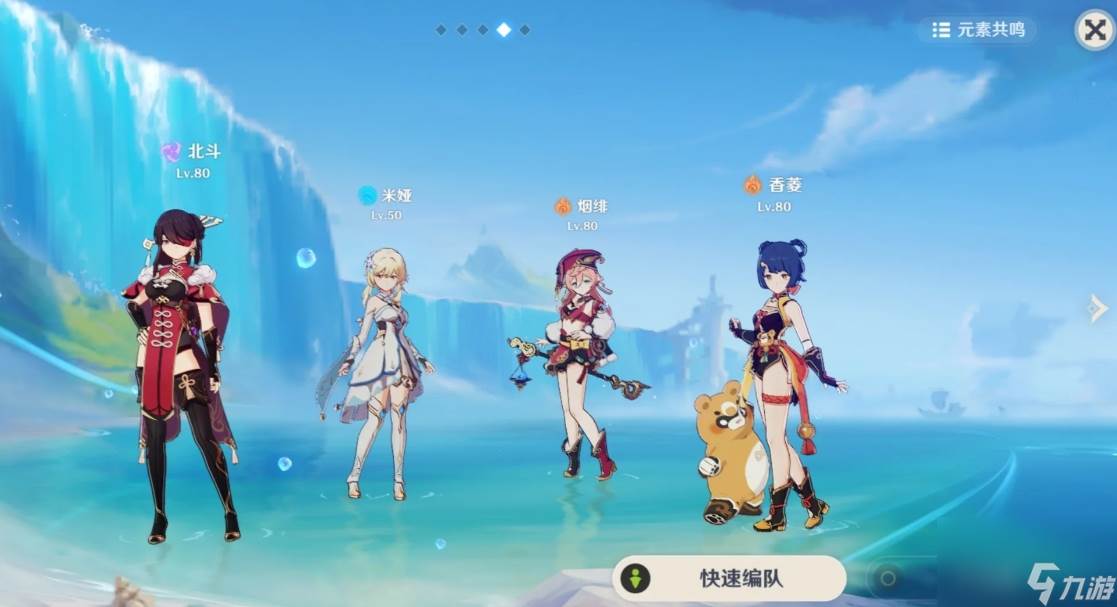This screenshot has width=1117, height=607.
Task: Choose 香菱 in the party lineup
Action: pos(780,380)
